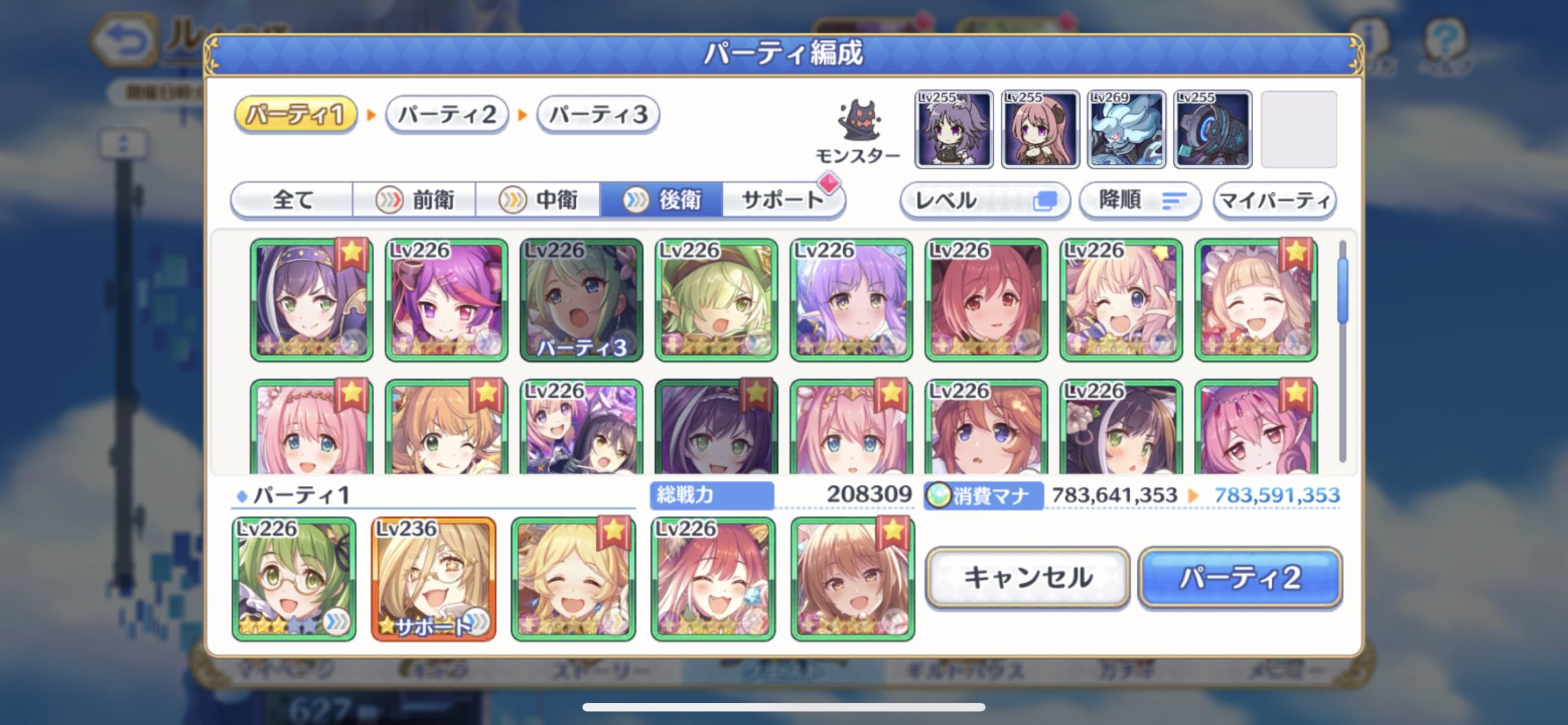
Task: Select the lavender-haired elf Lv226 character
Action: 851,300
